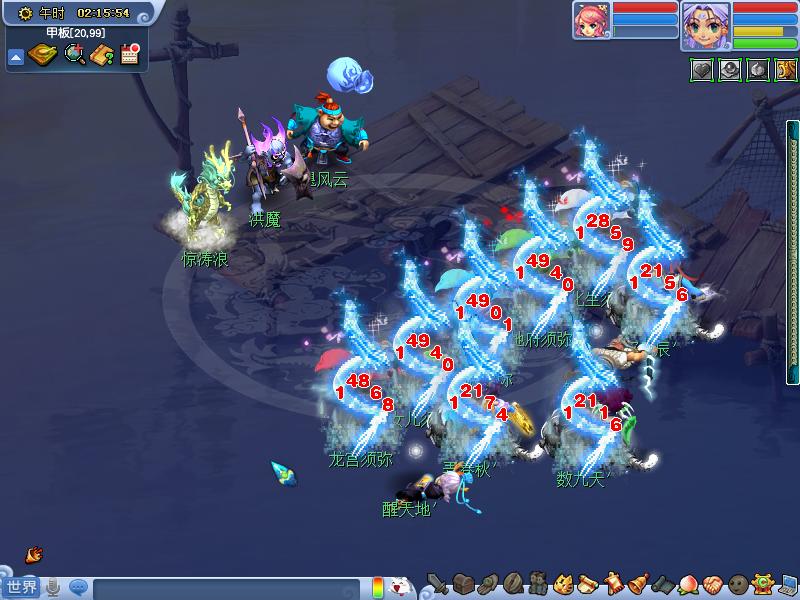Toggle the voice chat microphone

click(54, 587)
